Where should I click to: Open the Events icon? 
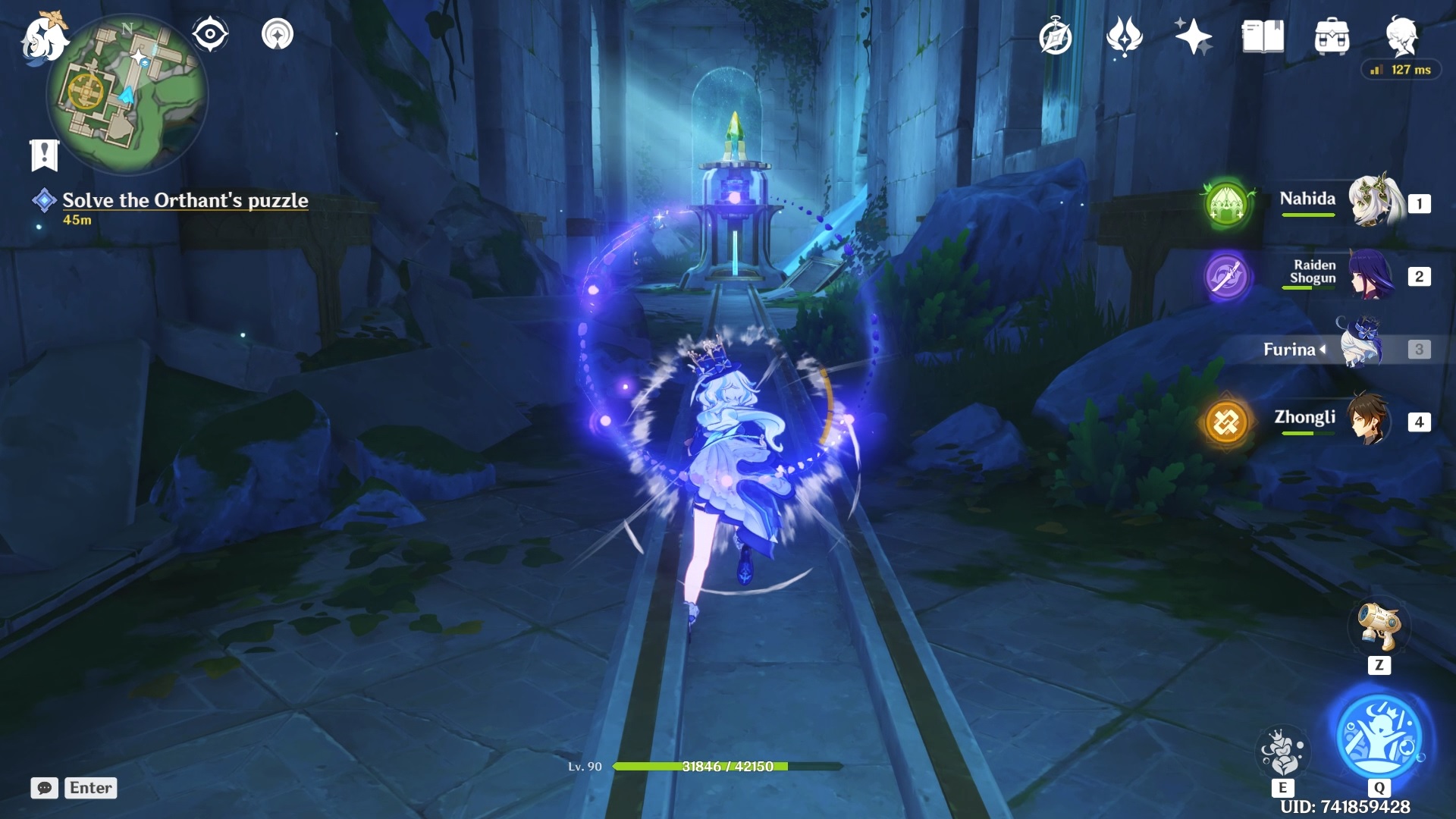tap(1124, 36)
